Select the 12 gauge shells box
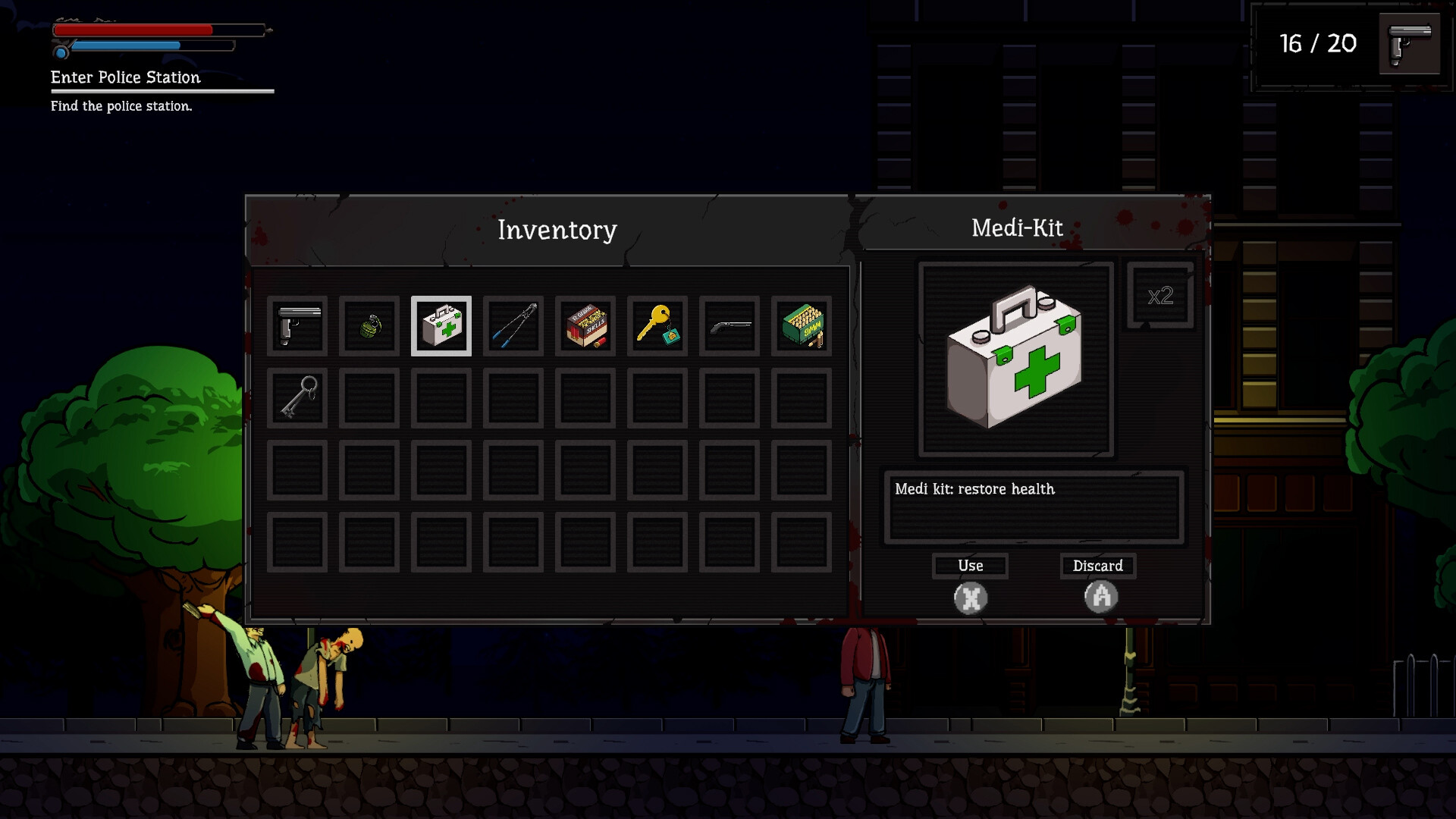The height and width of the screenshot is (819, 1456). pos(585,326)
